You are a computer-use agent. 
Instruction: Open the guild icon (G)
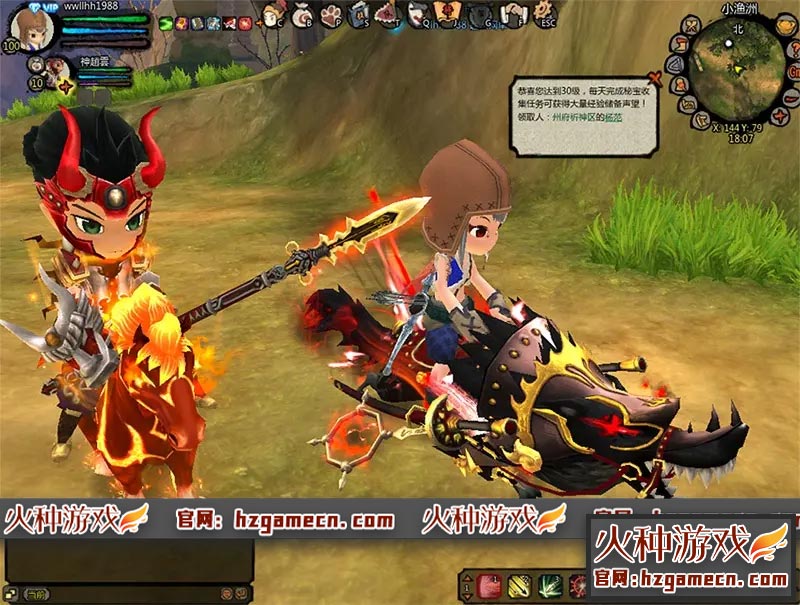(480, 15)
